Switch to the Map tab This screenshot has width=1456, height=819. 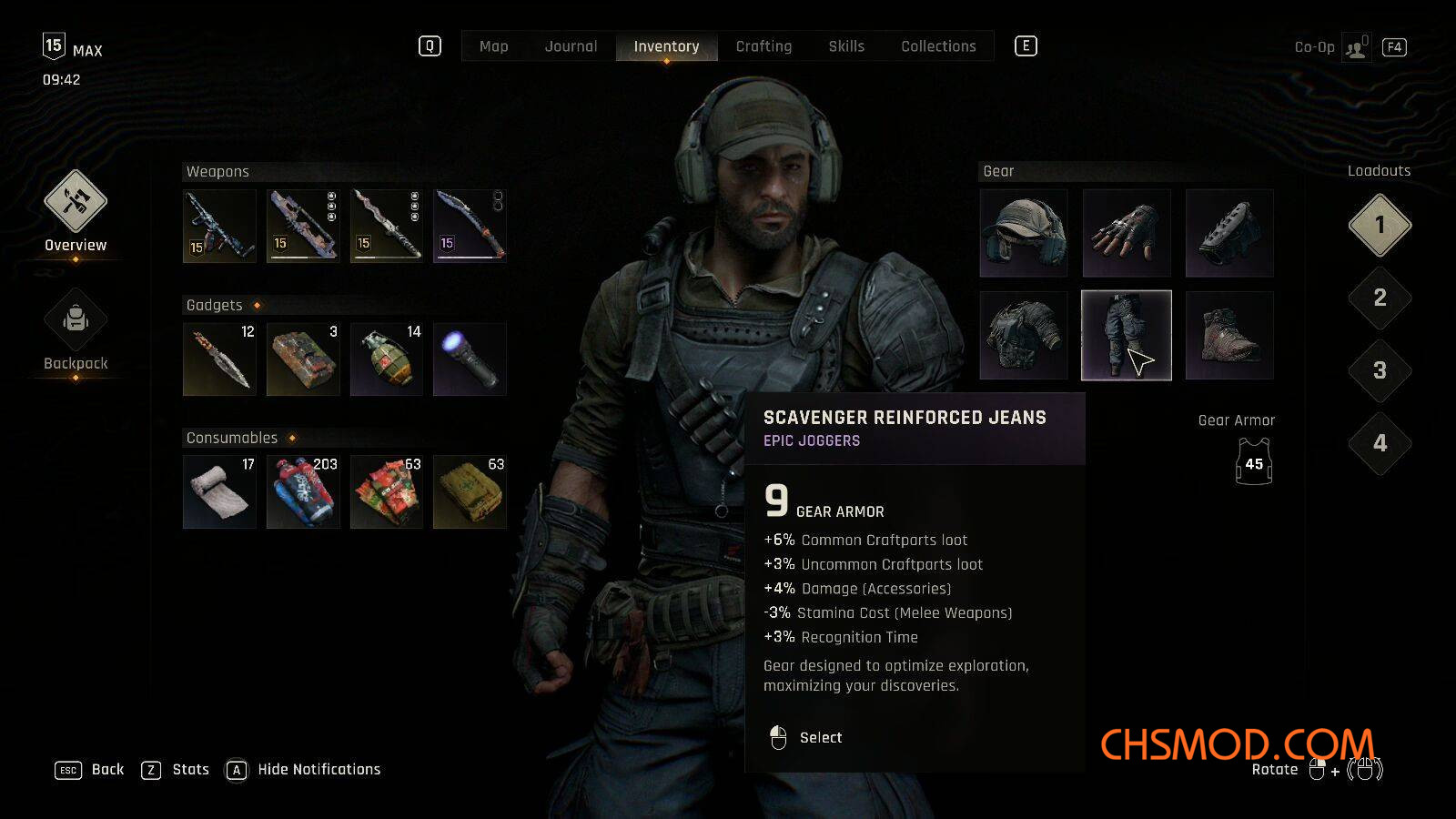point(493,46)
